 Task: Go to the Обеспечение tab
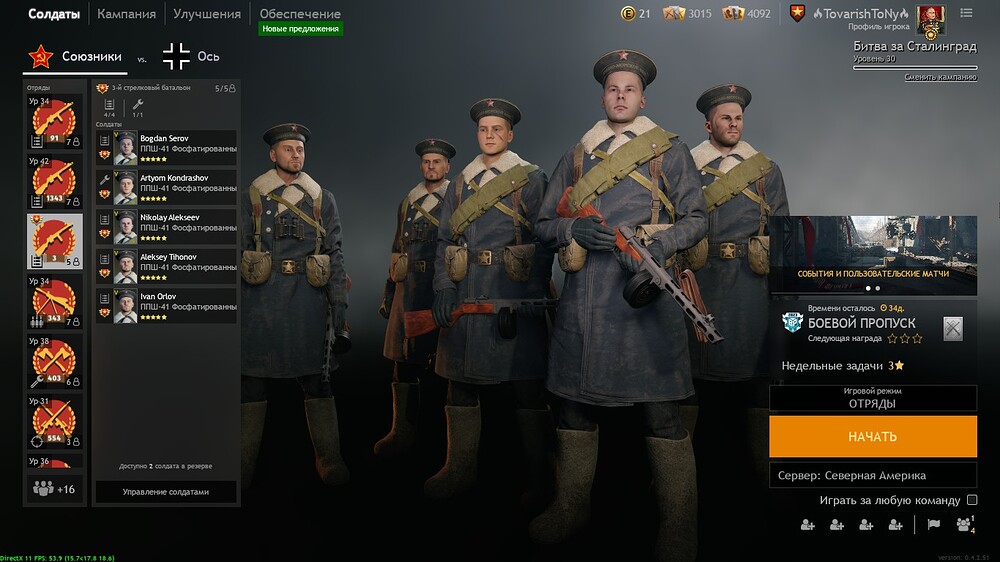click(300, 14)
